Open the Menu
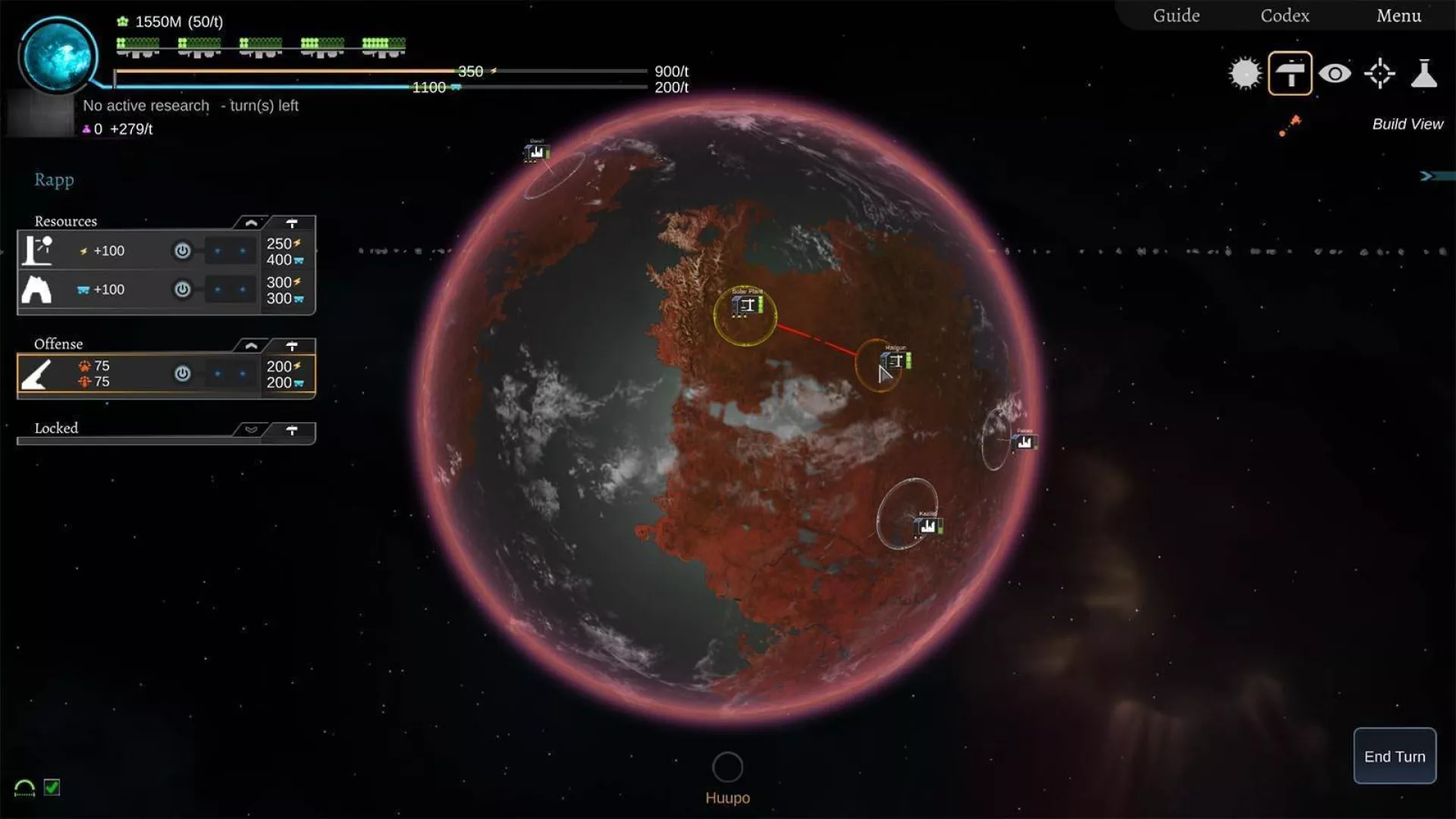This screenshot has width=1456, height=819. (x=1398, y=16)
